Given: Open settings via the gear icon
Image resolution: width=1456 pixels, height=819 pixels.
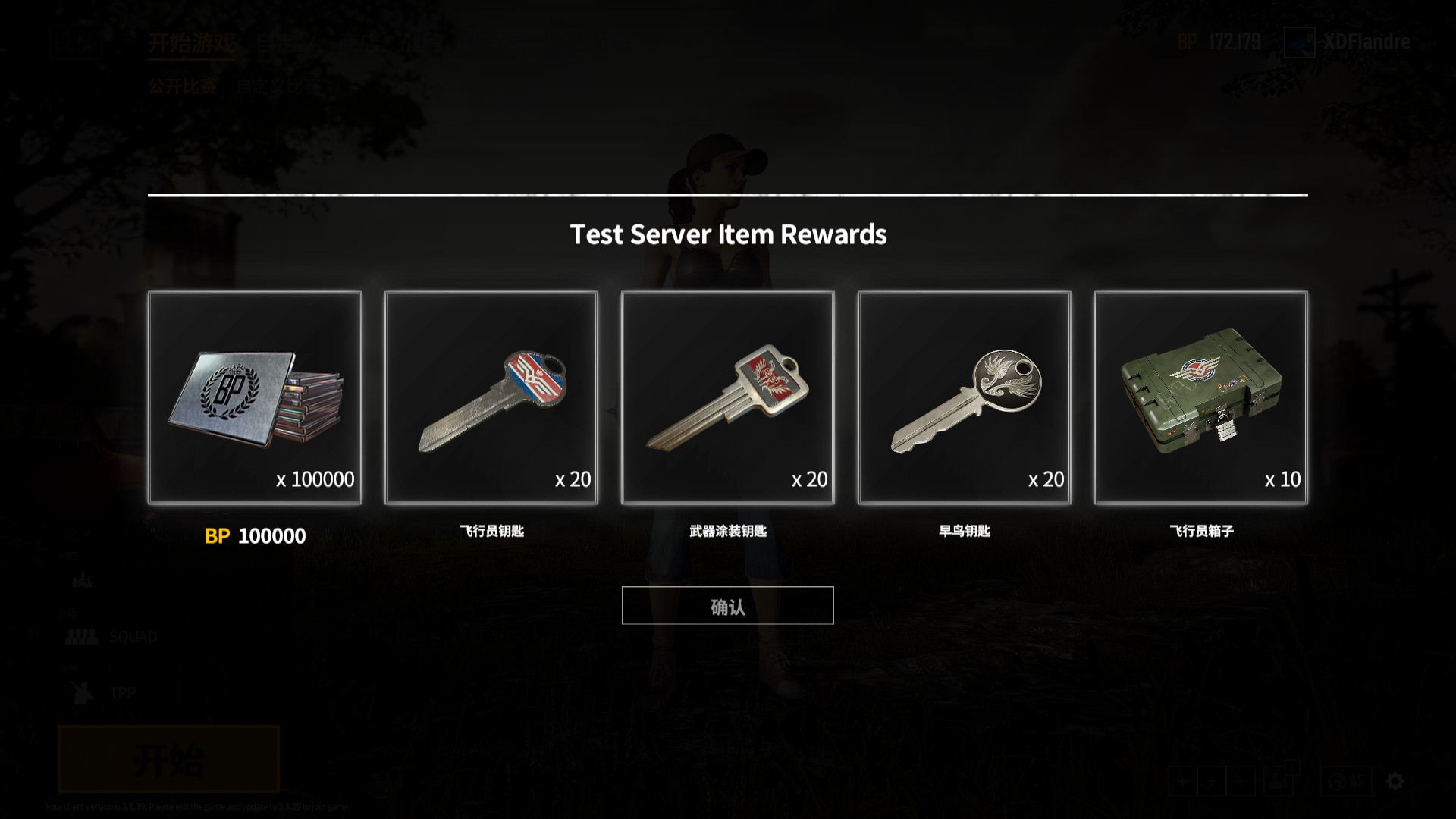Looking at the screenshot, I should [1395, 781].
